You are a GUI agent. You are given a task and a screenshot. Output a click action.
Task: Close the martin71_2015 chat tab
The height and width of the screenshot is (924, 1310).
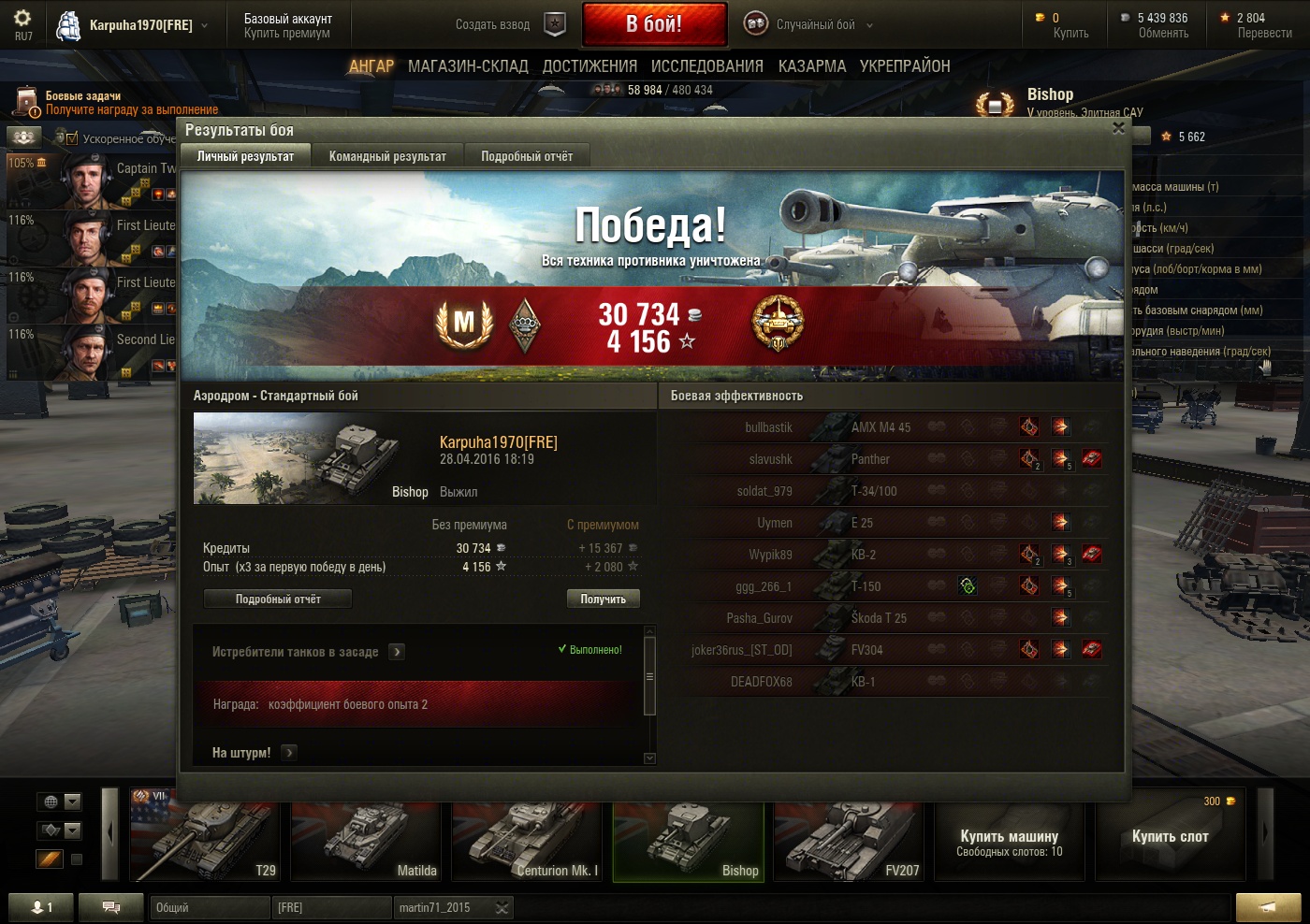coord(502,907)
